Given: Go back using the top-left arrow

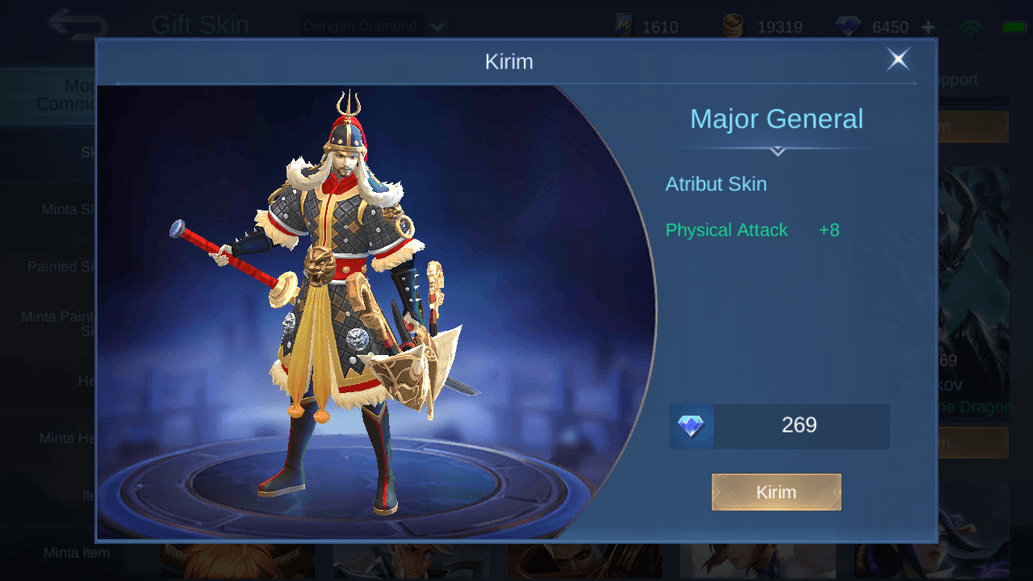Looking at the screenshot, I should point(77,24).
